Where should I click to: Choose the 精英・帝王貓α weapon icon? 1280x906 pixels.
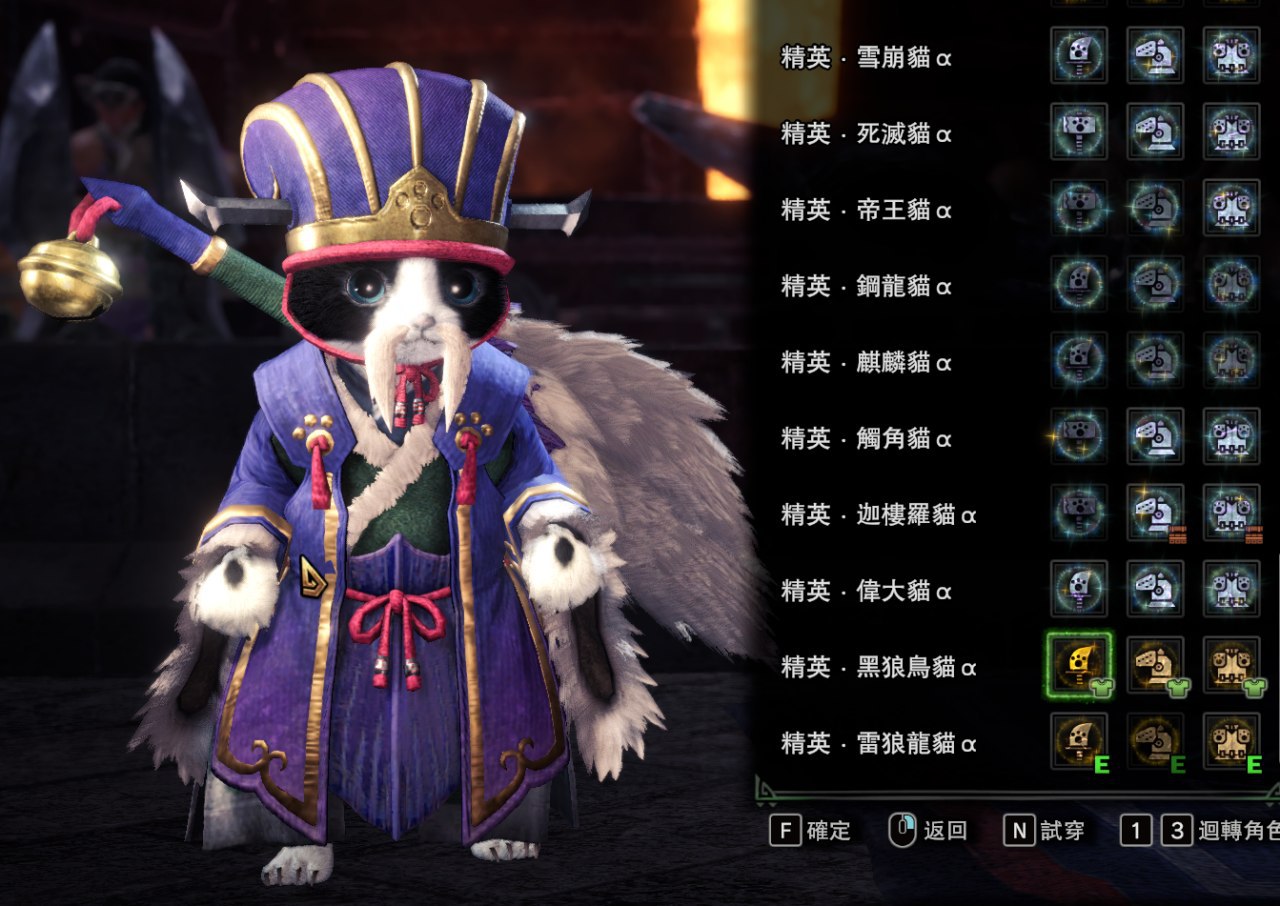tap(1079, 208)
